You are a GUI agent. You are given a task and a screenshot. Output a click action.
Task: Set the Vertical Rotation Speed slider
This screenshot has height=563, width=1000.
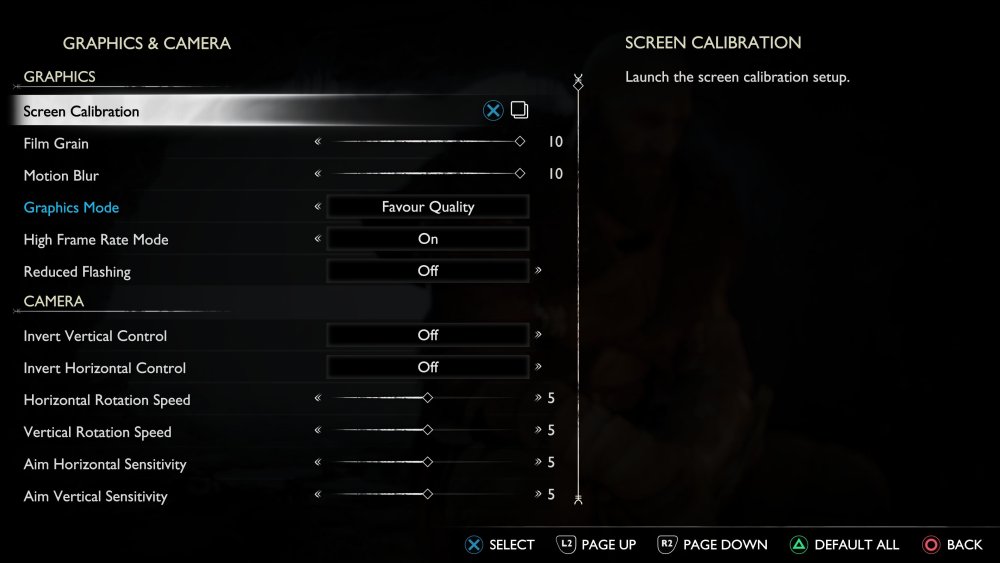[x=427, y=430]
